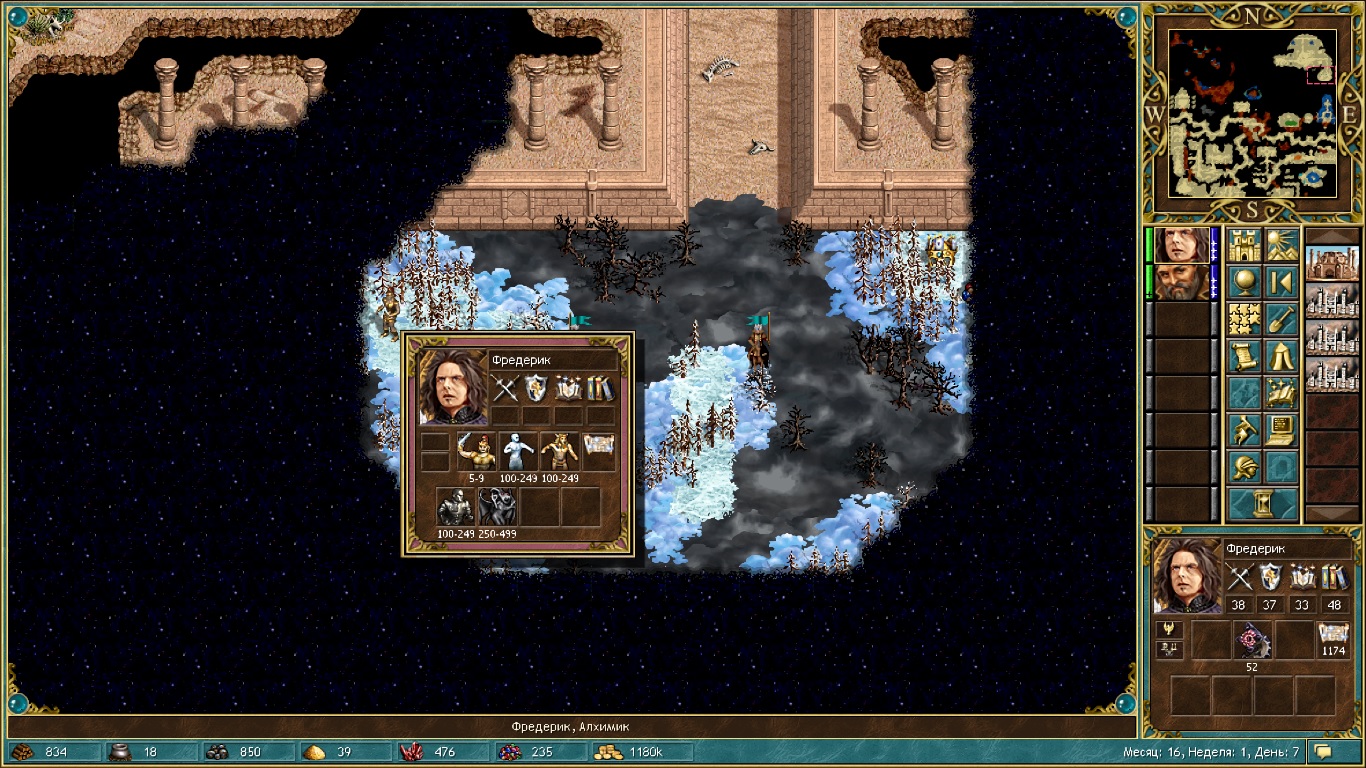Select the bearded hero portrait in the hero list
Image resolution: width=1366 pixels, height=768 pixels.
click(x=1181, y=282)
